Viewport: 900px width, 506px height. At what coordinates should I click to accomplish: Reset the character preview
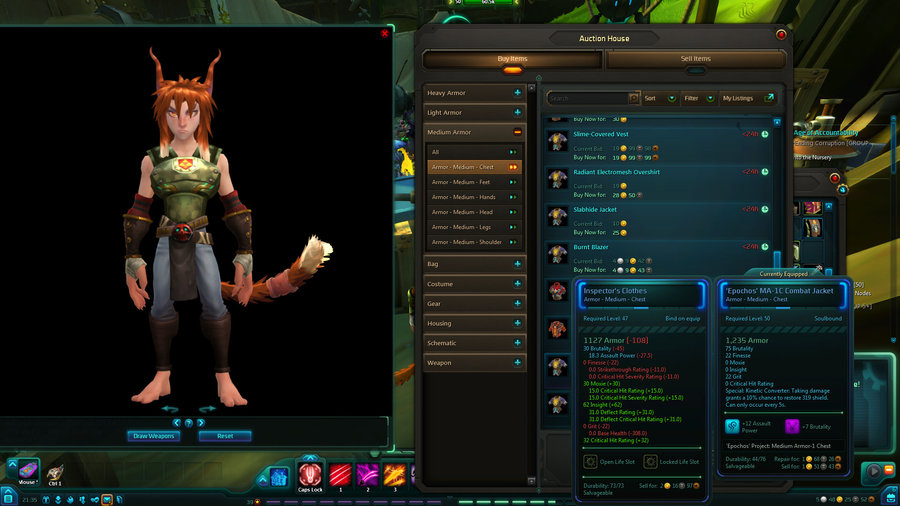pos(225,436)
